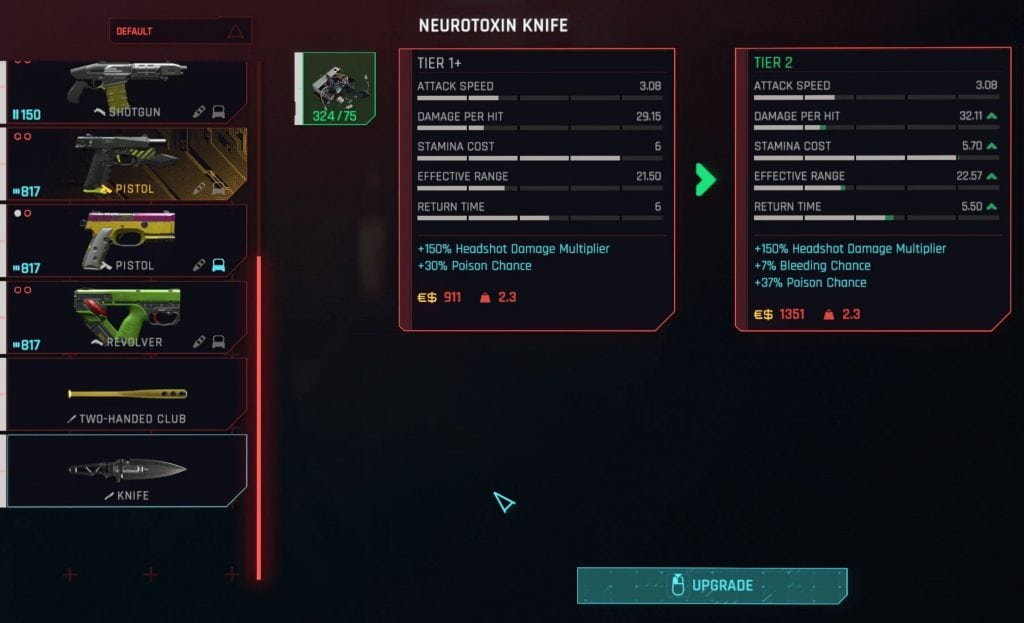Select the yellow pistol with pink slide
The height and width of the screenshot is (623, 1024).
(127, 241)
